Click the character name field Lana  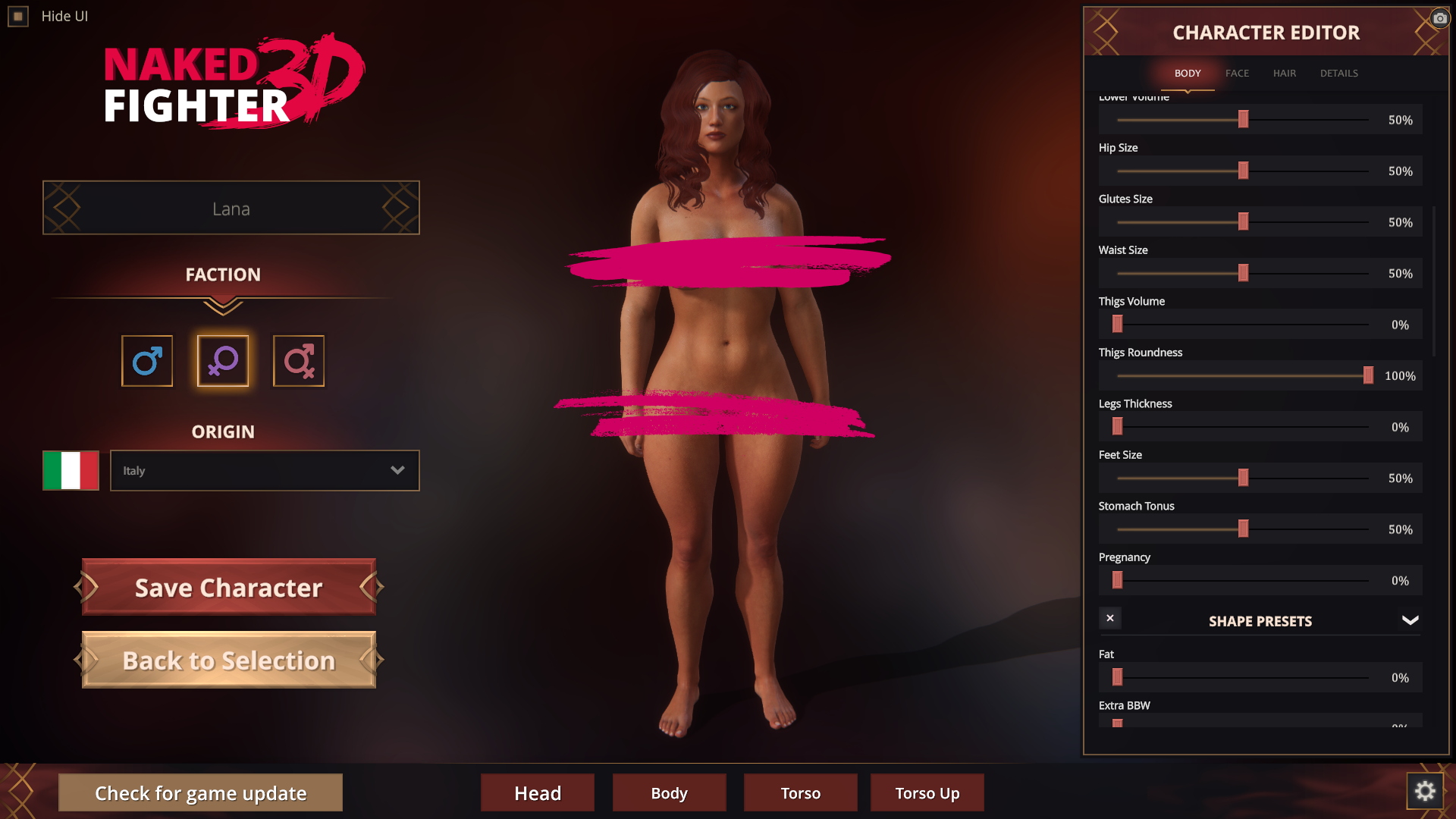click(231, 209)
